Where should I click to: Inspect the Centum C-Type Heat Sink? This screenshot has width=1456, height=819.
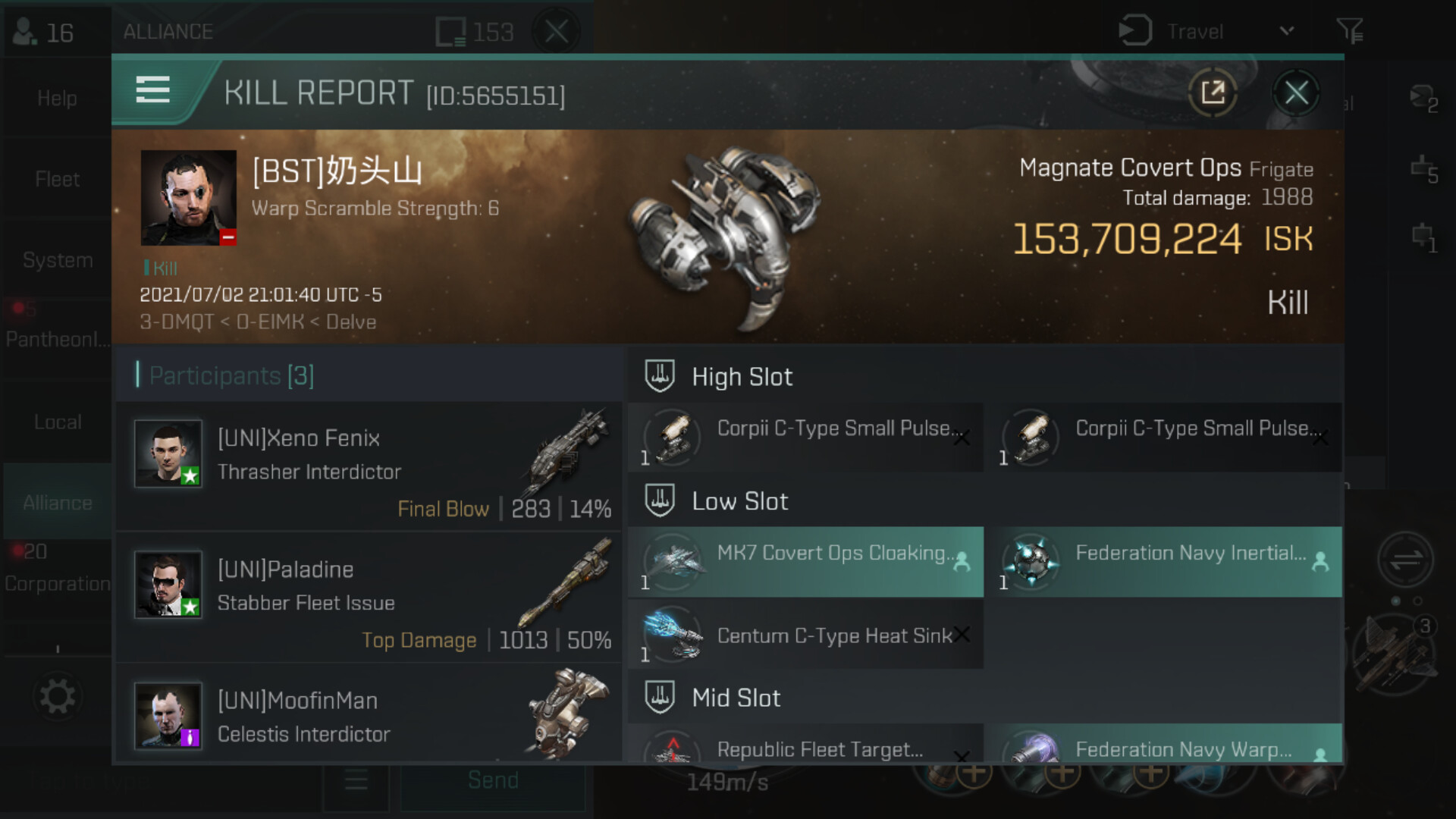coord(806,635)
